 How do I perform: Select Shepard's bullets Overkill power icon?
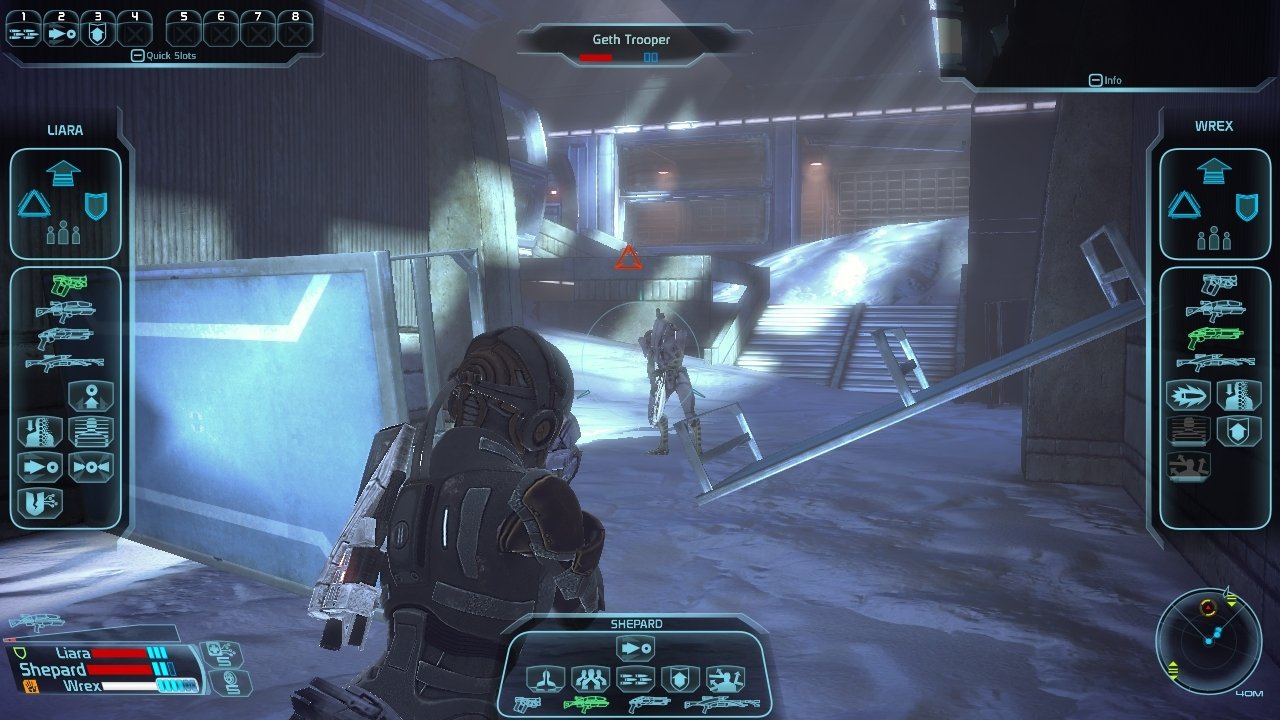(635, 679)
